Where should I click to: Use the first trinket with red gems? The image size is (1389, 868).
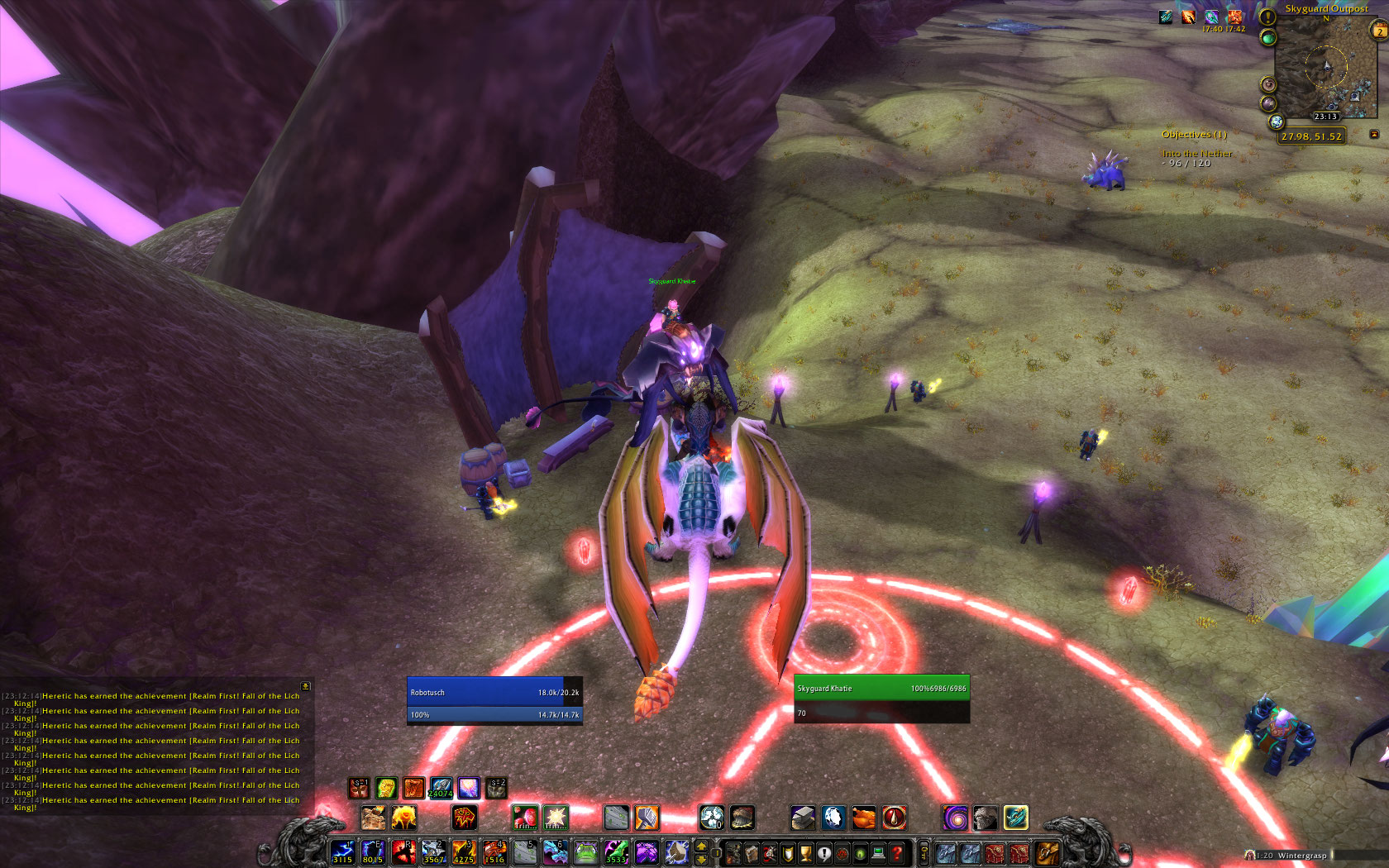click(x=524, y=818)
